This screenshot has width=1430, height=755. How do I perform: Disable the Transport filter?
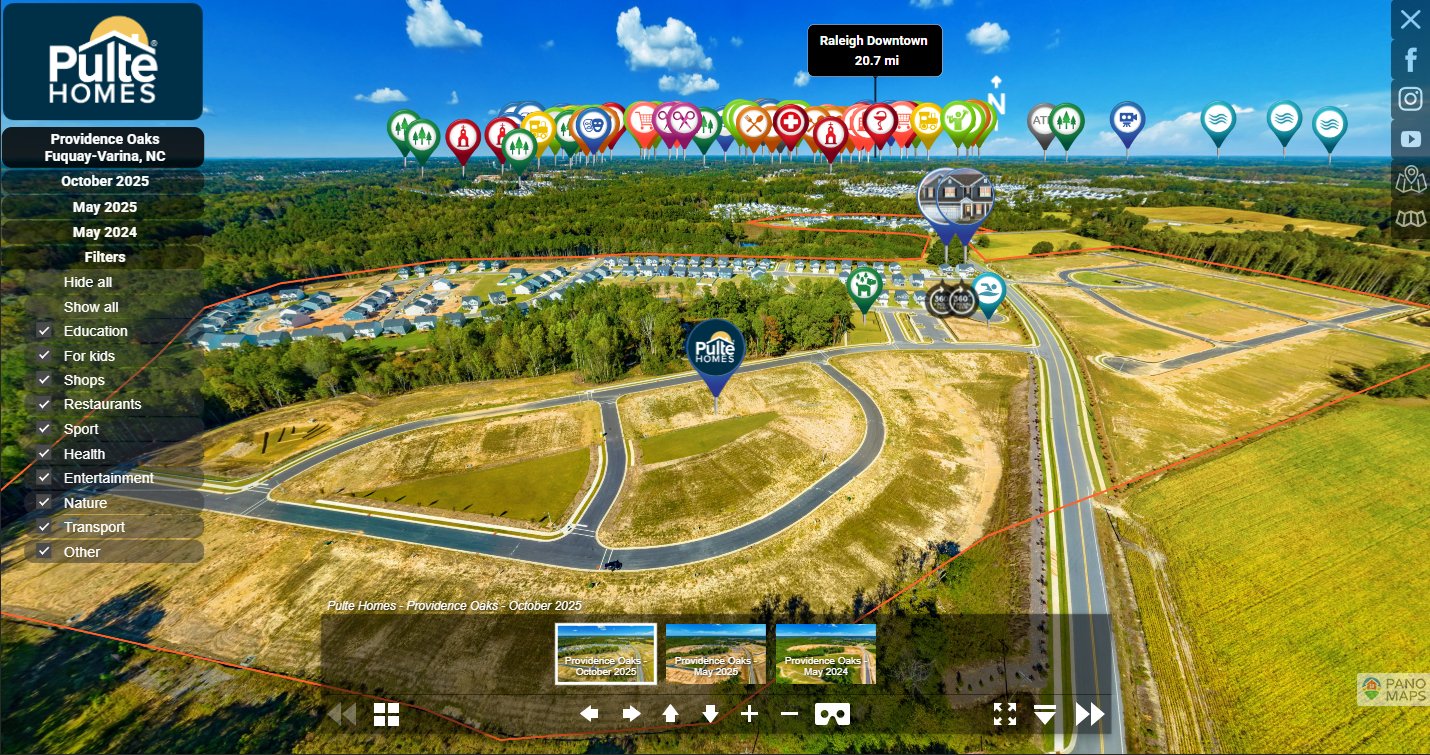coord(44,527)
